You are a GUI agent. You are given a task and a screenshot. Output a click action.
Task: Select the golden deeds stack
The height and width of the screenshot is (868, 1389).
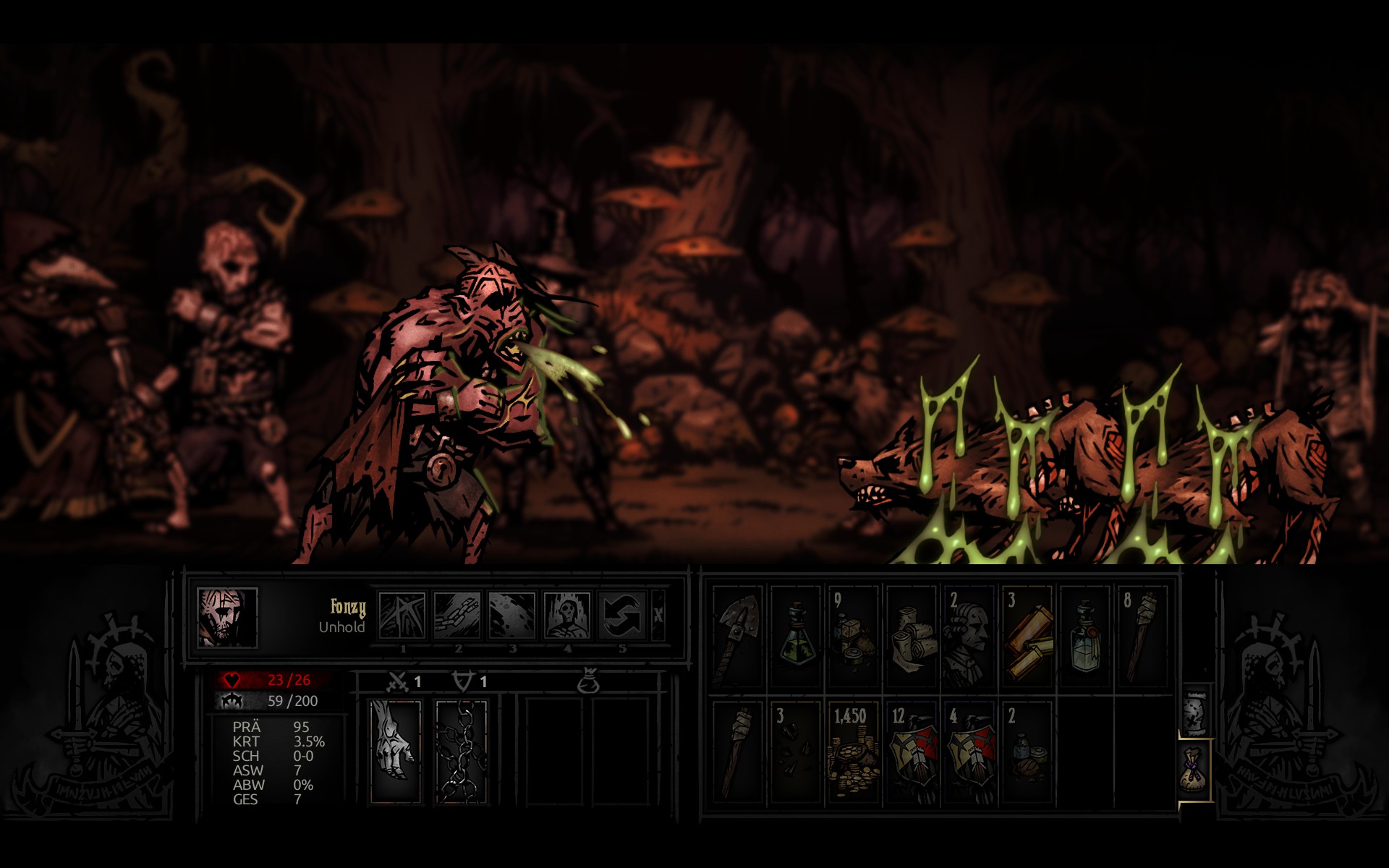1027,637
